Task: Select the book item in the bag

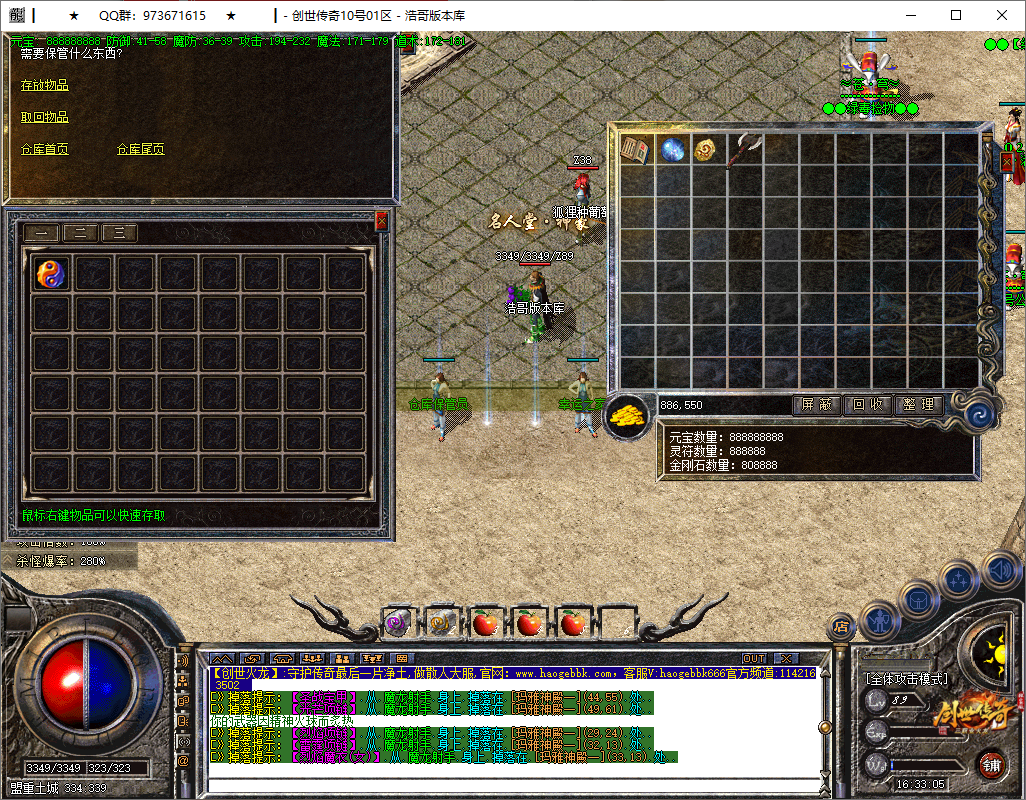Action: [636, 151]
